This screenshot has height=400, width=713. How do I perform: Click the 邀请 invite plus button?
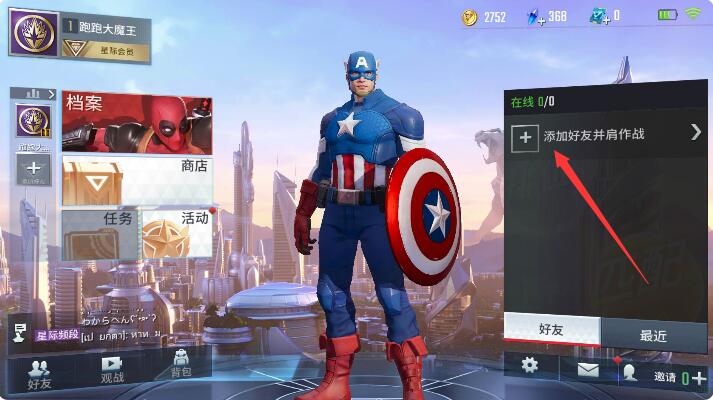[699, 377]
